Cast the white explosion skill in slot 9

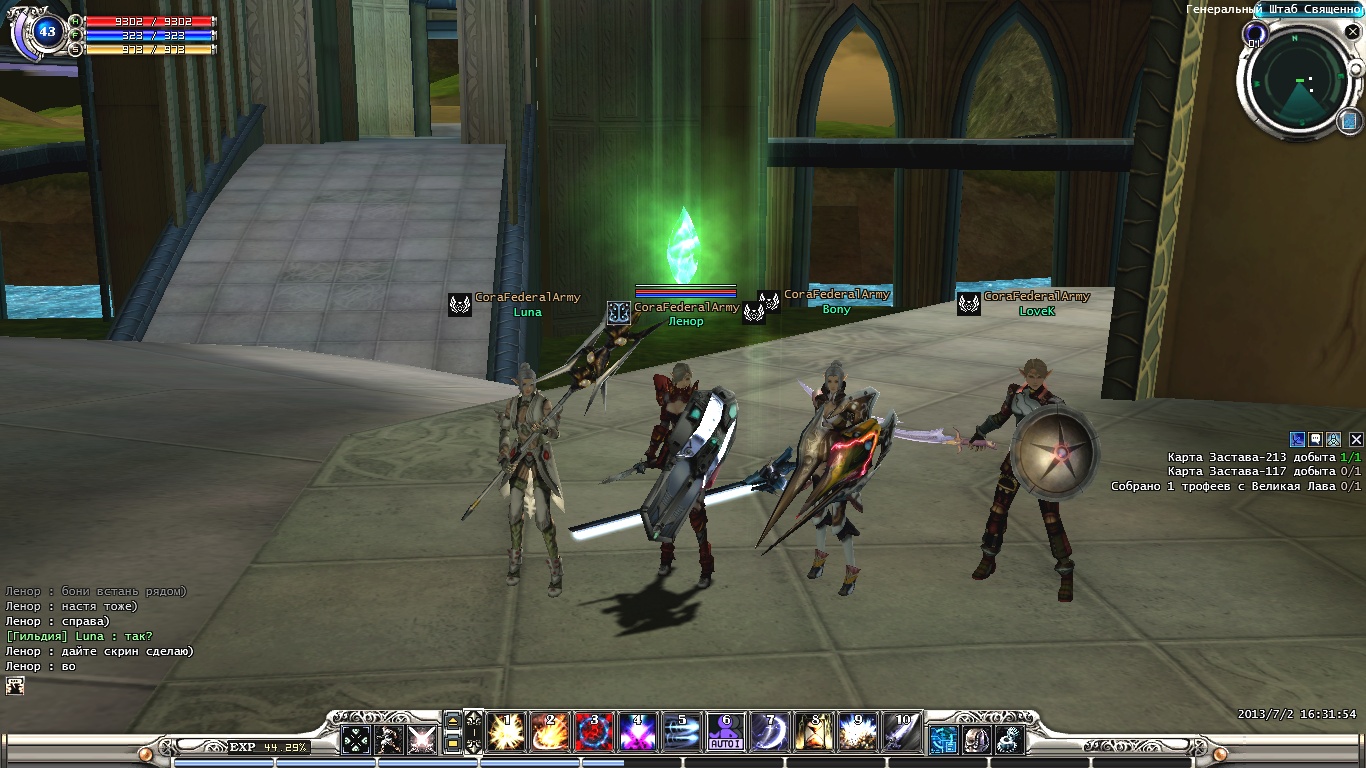(858, 733)
